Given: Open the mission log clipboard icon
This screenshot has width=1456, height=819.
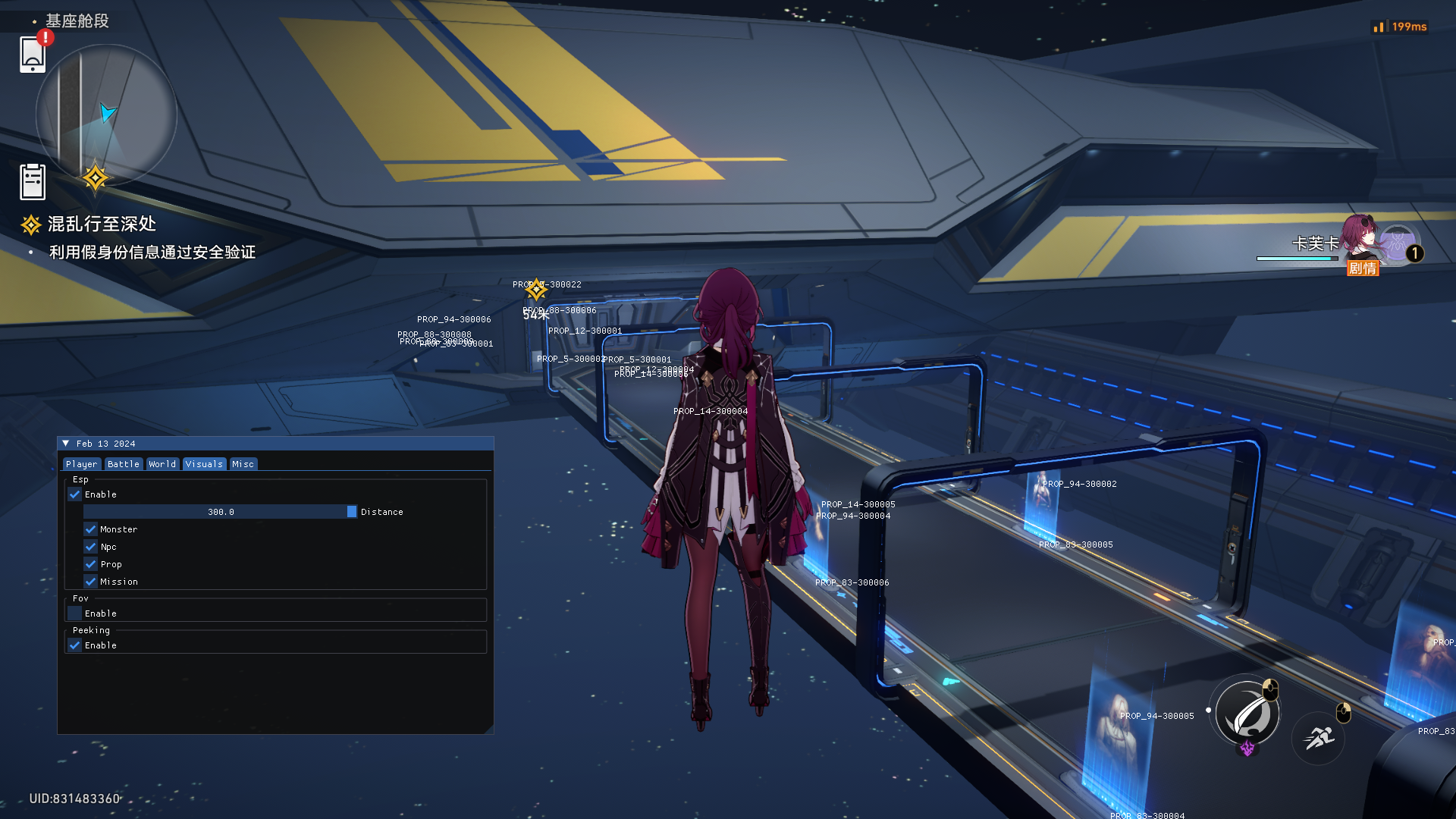Looking at the screenshot, I should pyautogui.click(x=31, y=180).
